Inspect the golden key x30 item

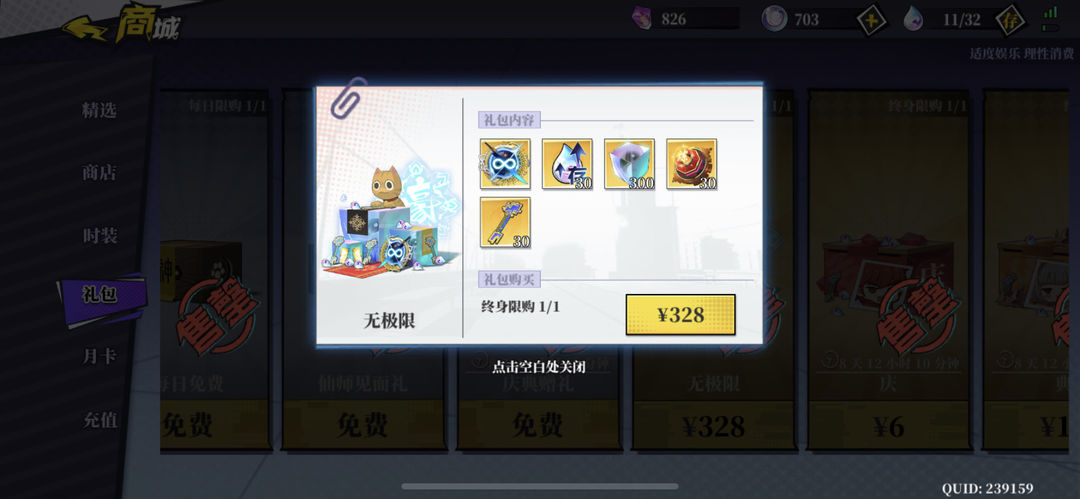[505, 222]
